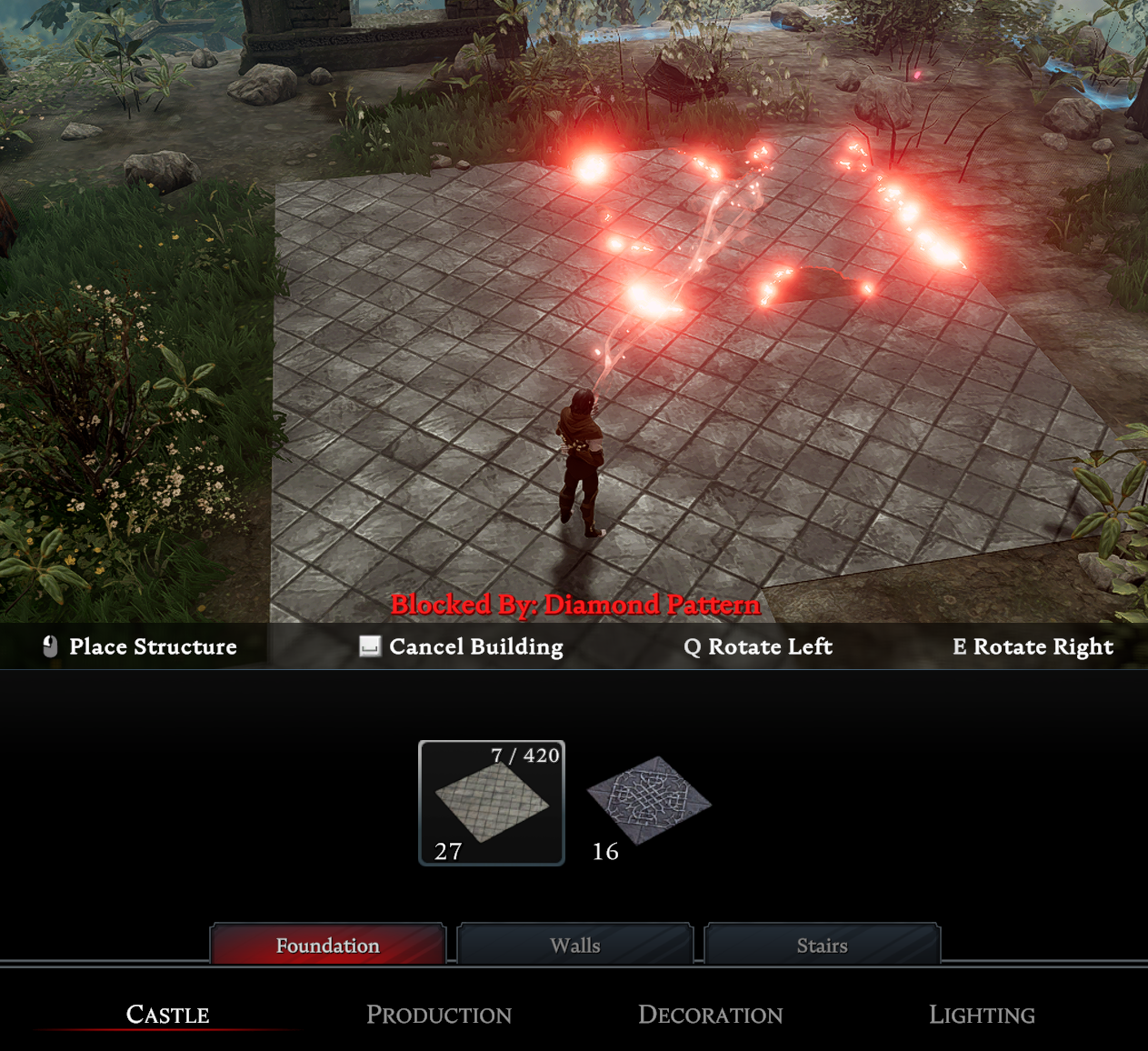Show the Stairs tab

point(822,946)
